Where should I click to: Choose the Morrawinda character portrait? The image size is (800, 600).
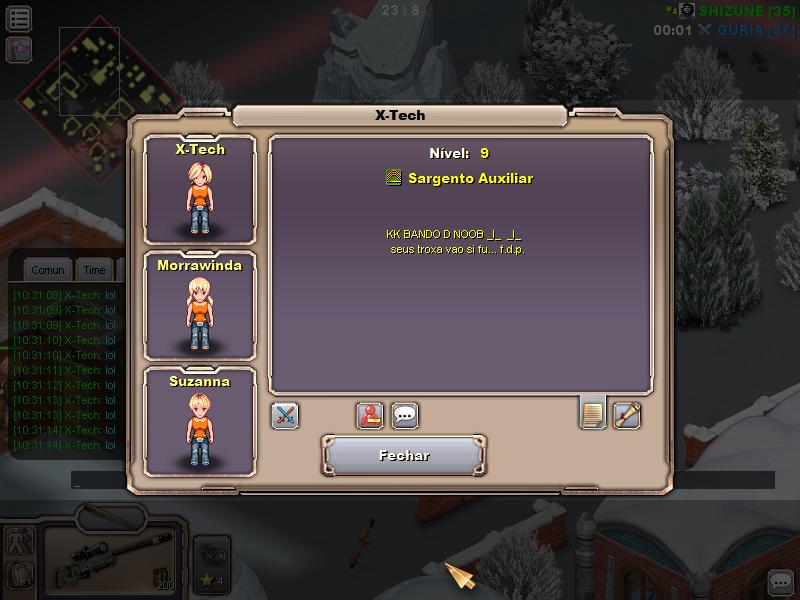tap(200, 306)
